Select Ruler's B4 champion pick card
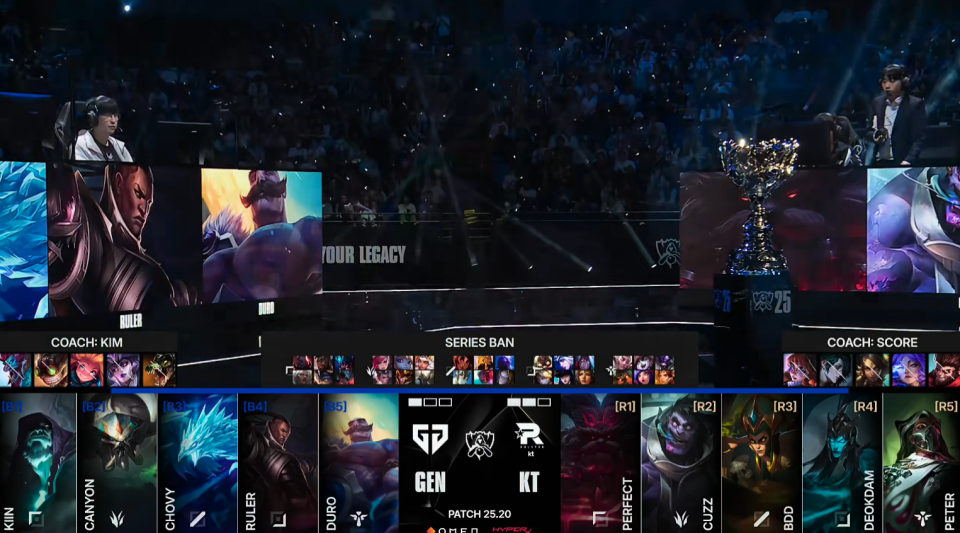 (x=278, y=462)
